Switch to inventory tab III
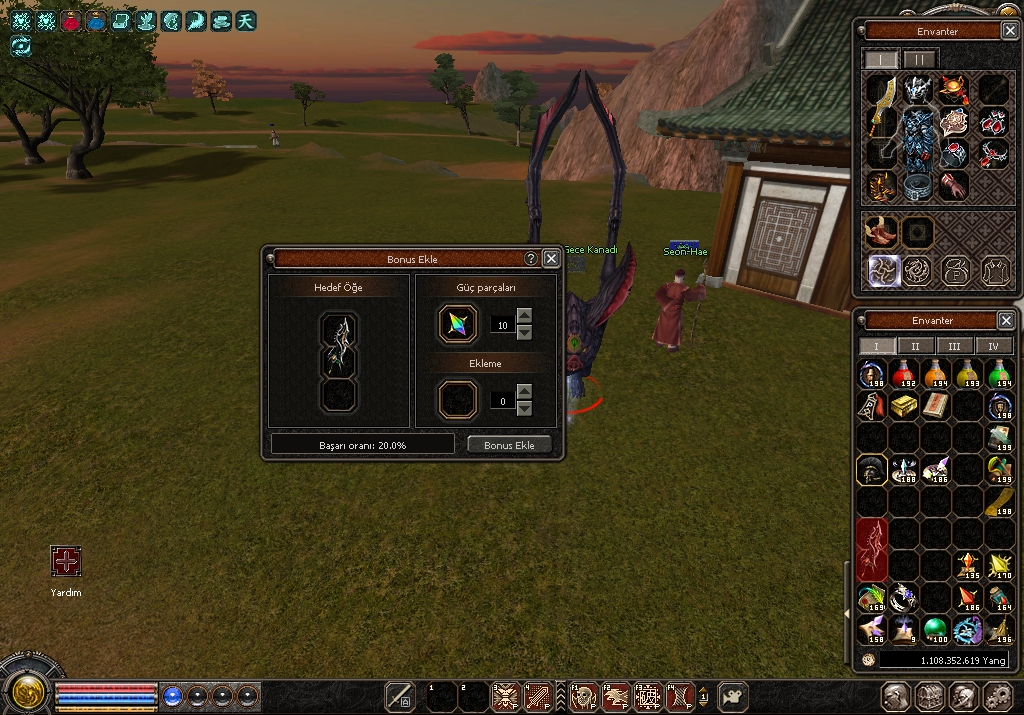1024x715 pixels. tap(954, 346)
